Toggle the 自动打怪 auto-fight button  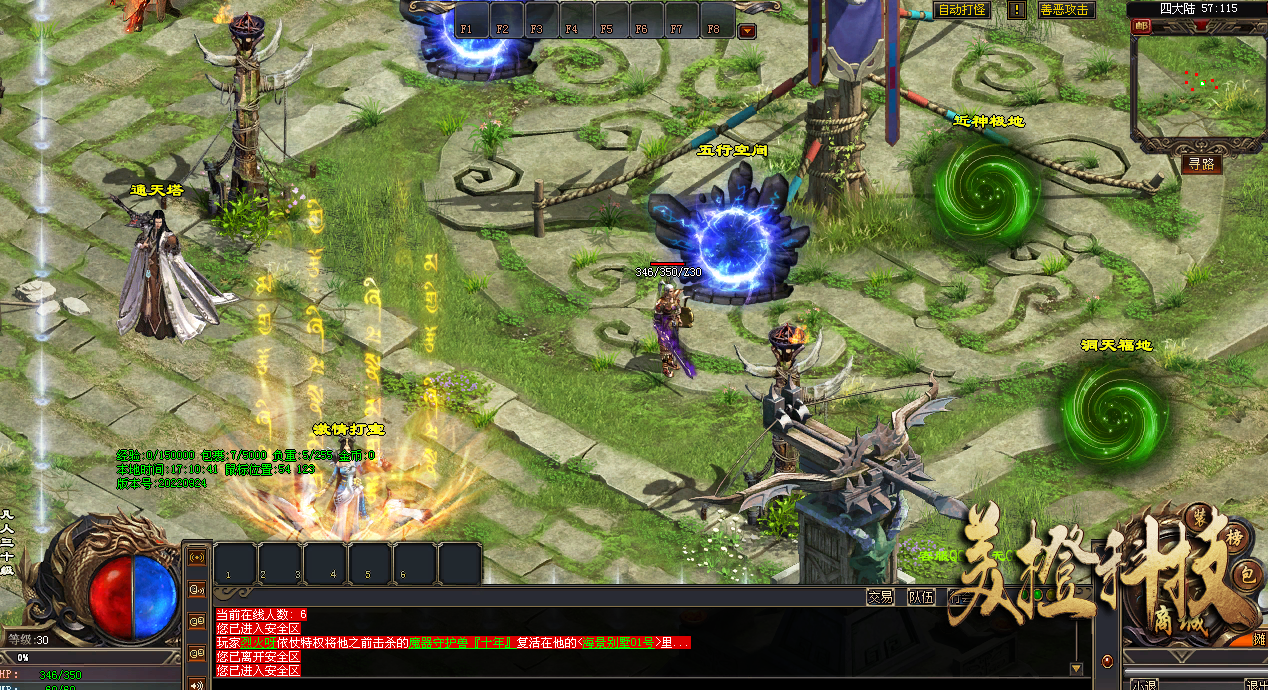pos(962,10)
